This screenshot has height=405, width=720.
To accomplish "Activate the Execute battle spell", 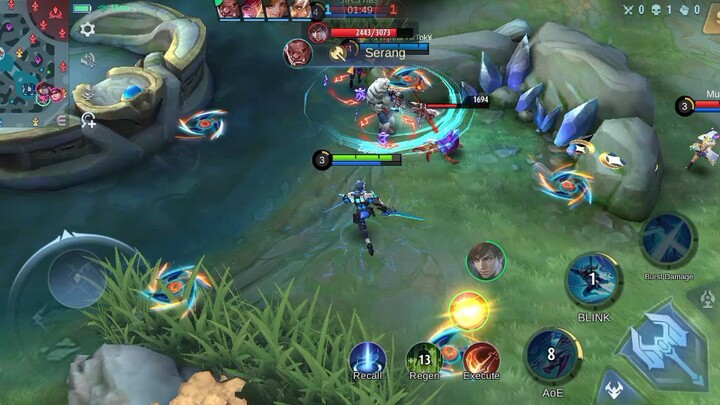I will coord(481,358).
